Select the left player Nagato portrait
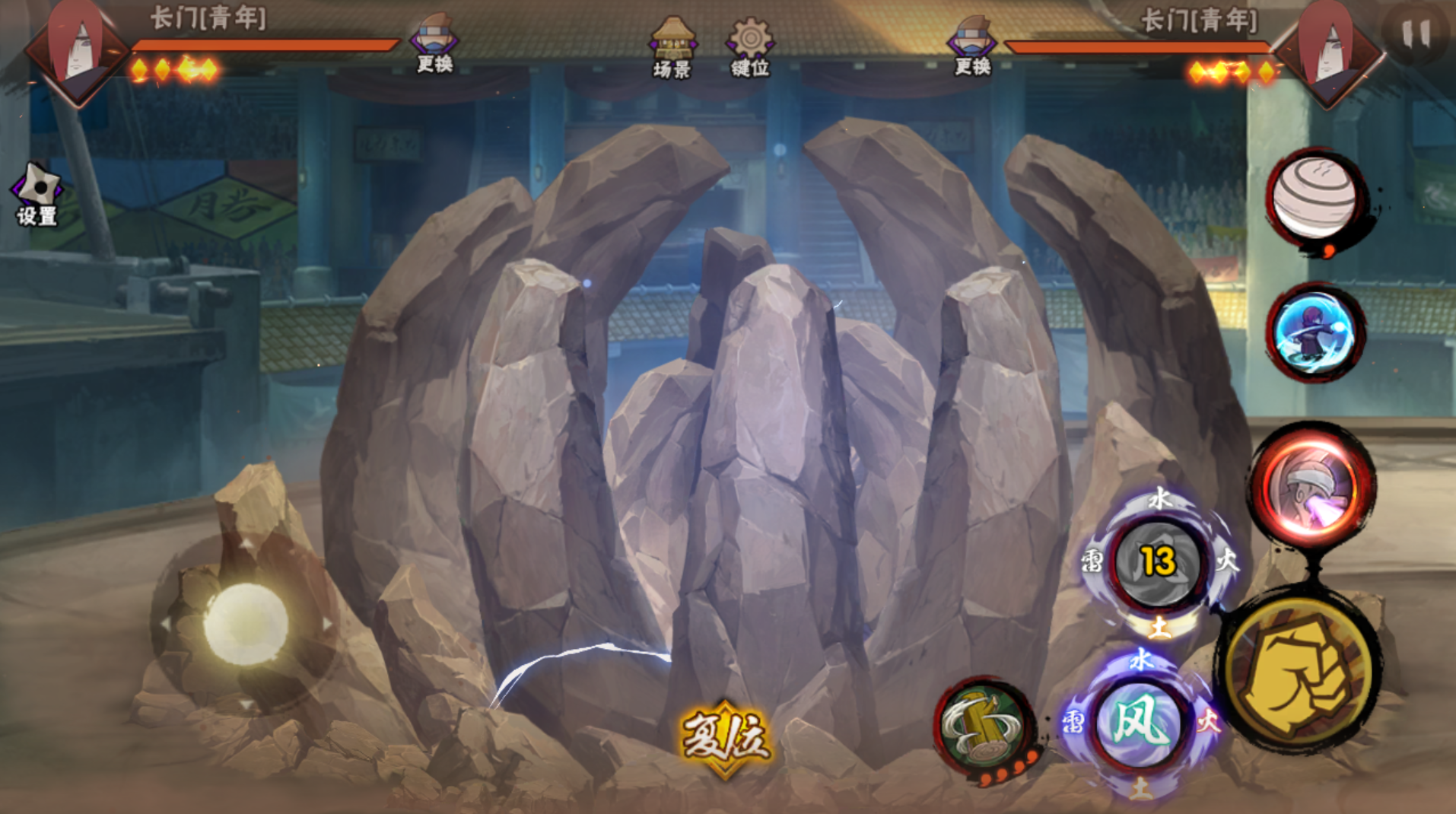1456x814 pixels. (76, 50)
